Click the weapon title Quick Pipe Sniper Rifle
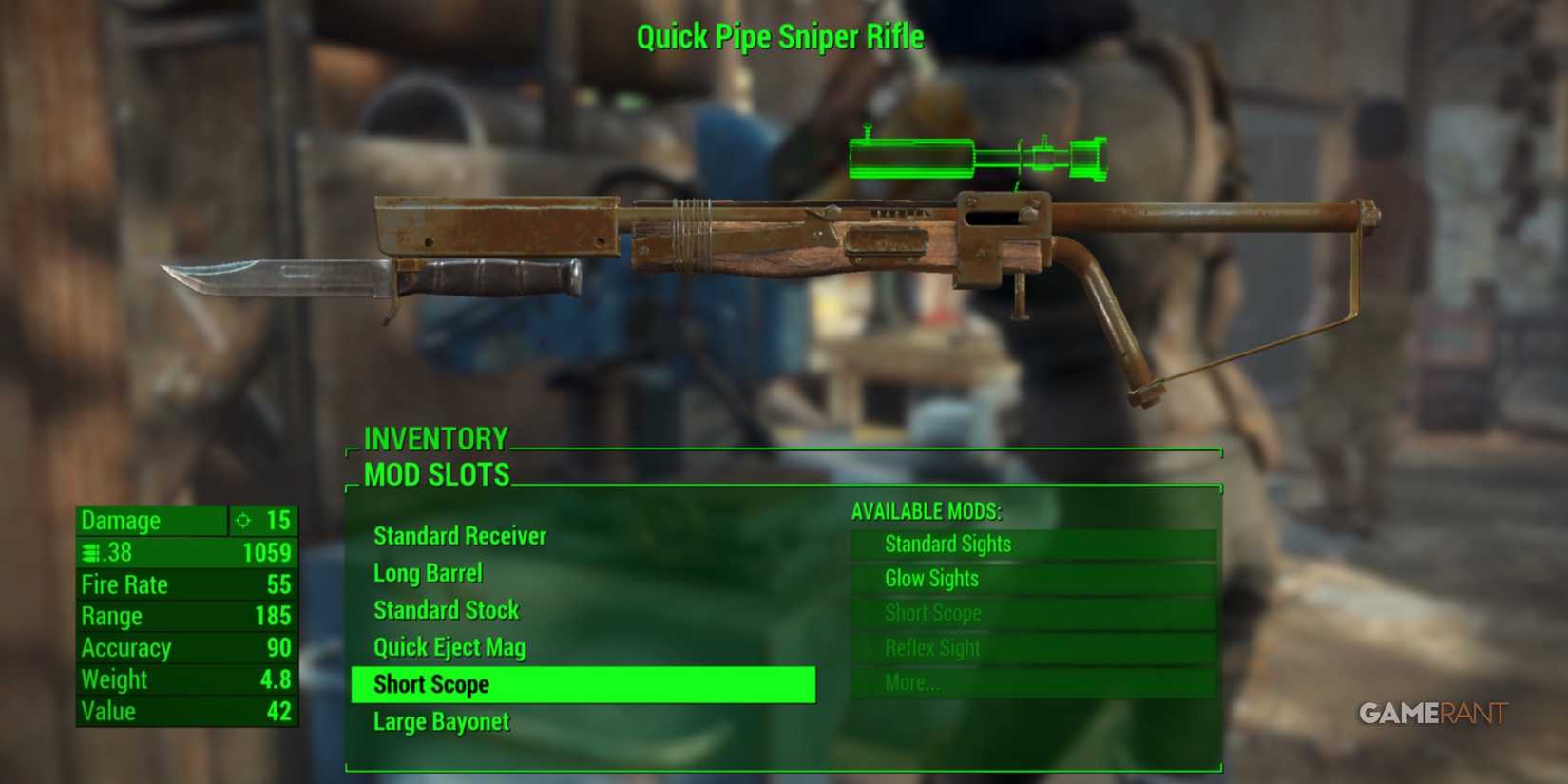Image resolution: width=1568 pixels, height=784 pixels. point(782,36)
